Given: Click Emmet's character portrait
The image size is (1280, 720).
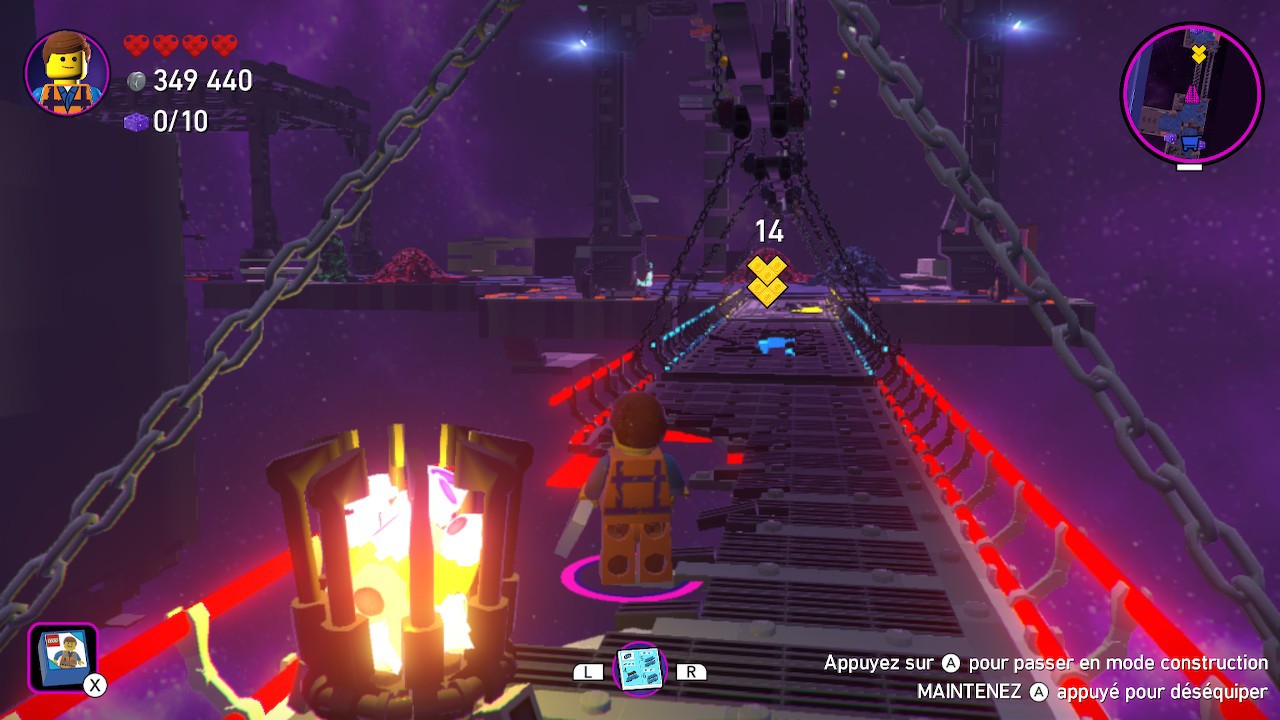Looking at the screenshot, I should point(67,73).
